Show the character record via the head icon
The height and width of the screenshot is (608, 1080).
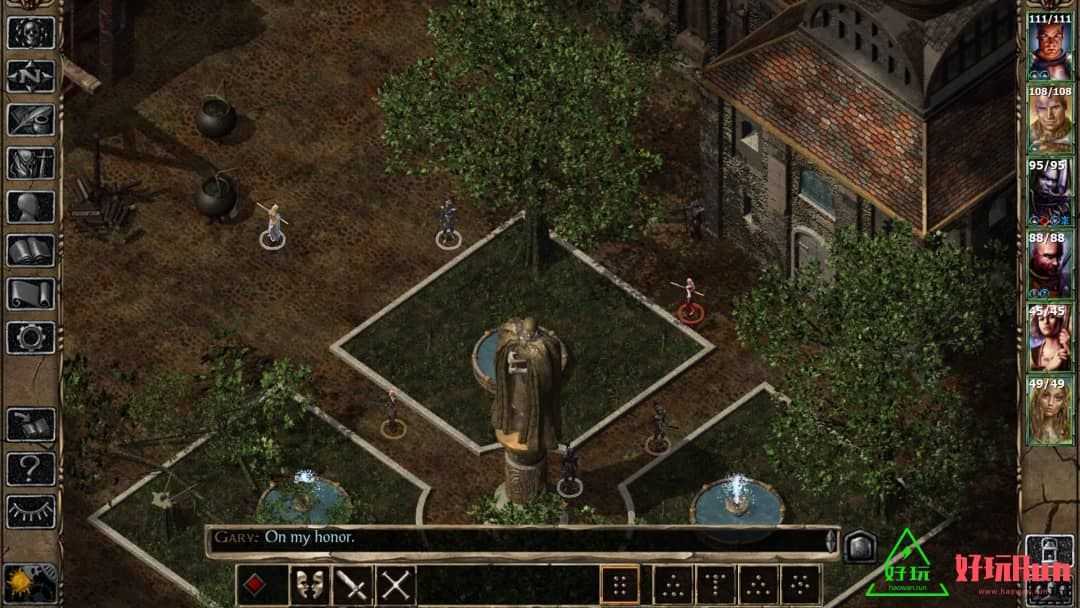(31, 207)
